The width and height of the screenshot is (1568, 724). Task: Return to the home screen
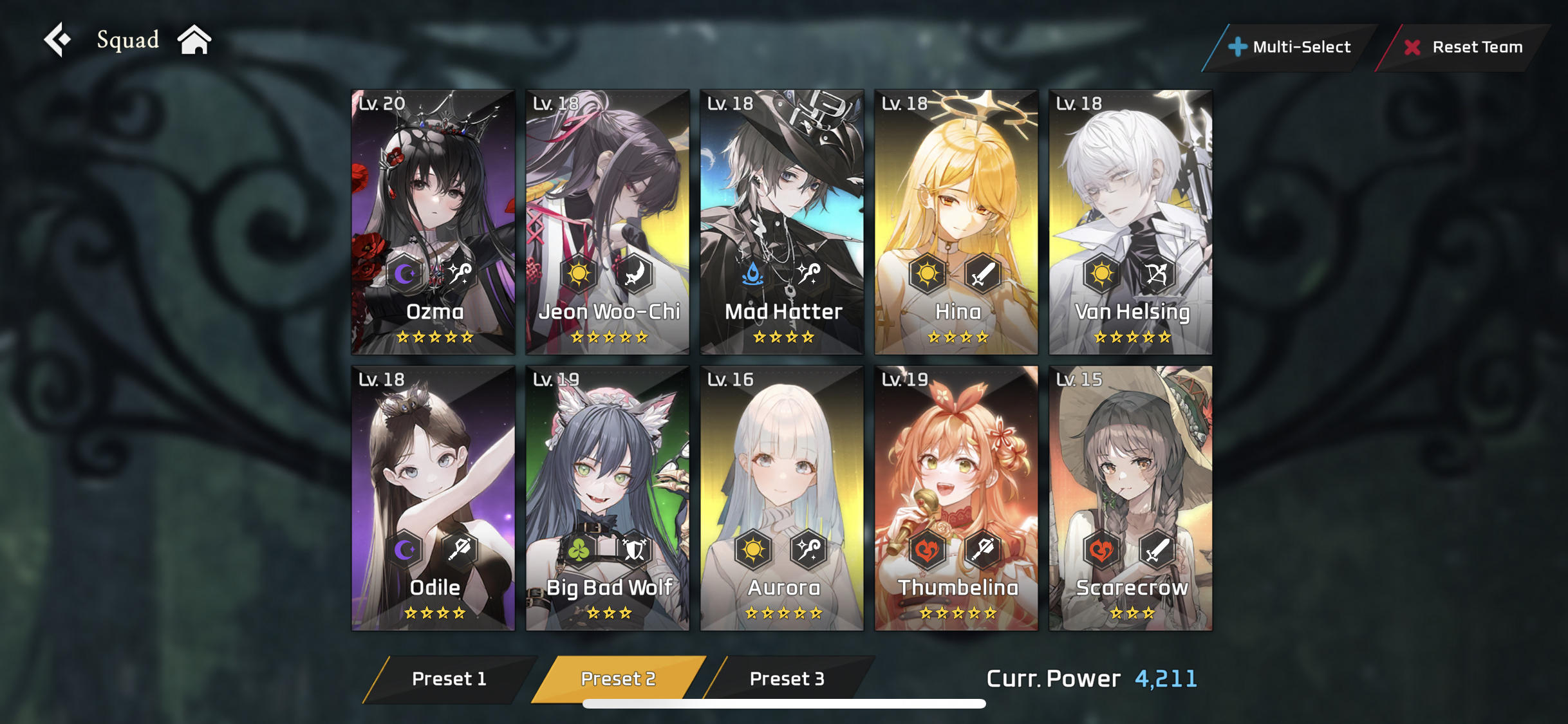click(x=194, y=40)
